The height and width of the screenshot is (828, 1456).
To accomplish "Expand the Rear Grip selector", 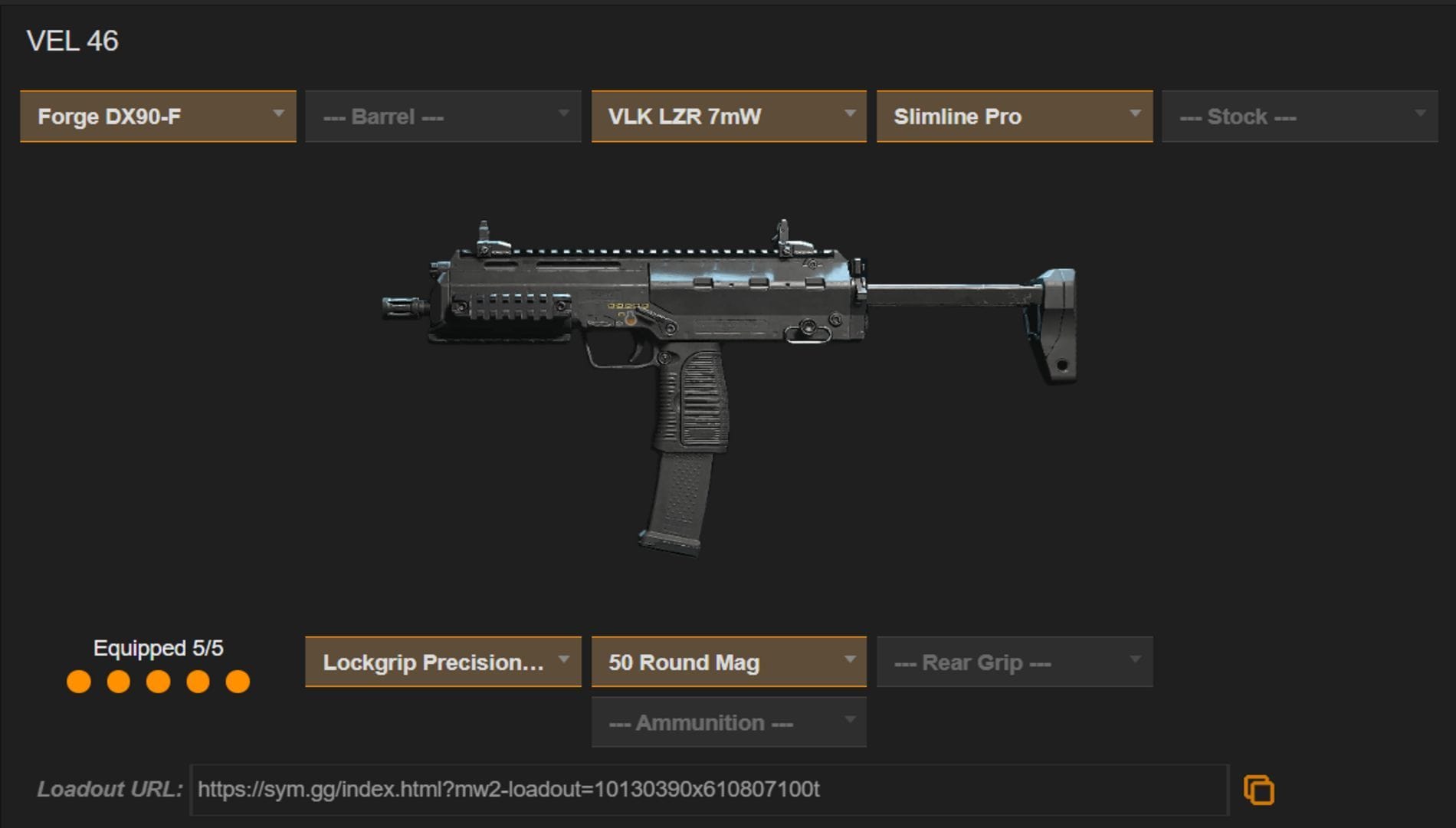I will 1013,661.
